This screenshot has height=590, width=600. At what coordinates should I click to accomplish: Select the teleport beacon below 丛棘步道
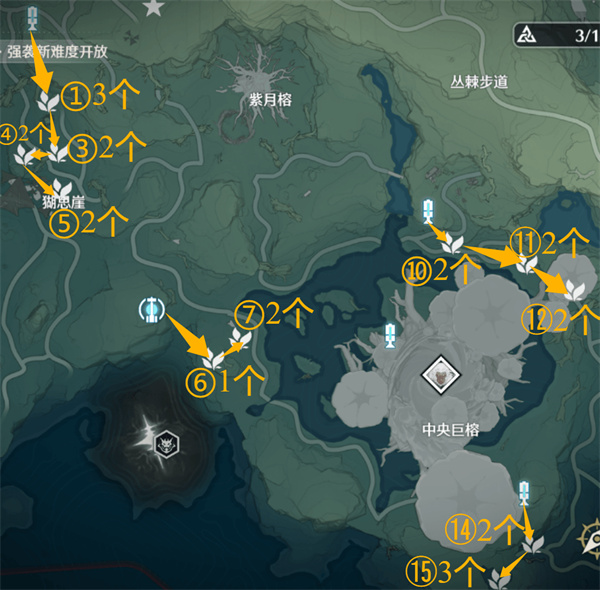pos(429,211)
